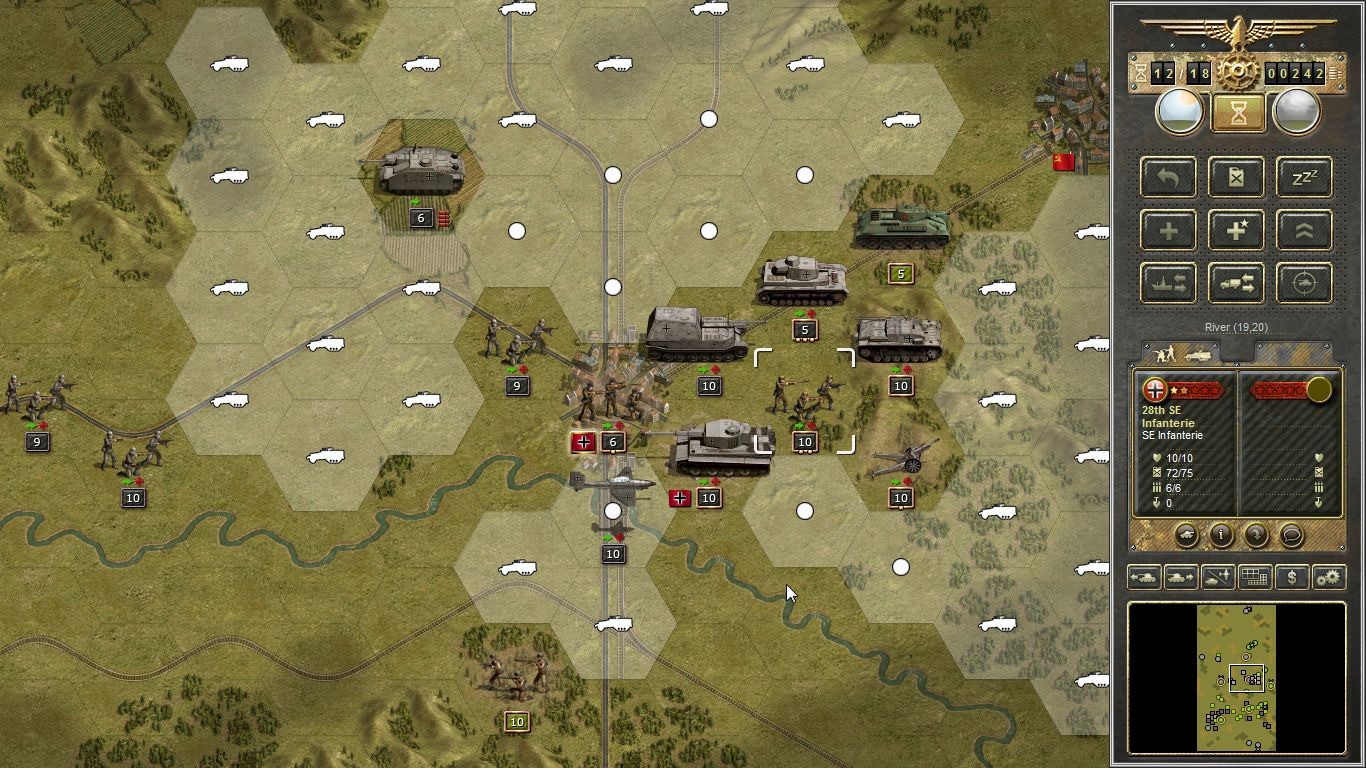Undo the last move with the arrow button
Screen dimensions: 1366x768
[1168, 177]
